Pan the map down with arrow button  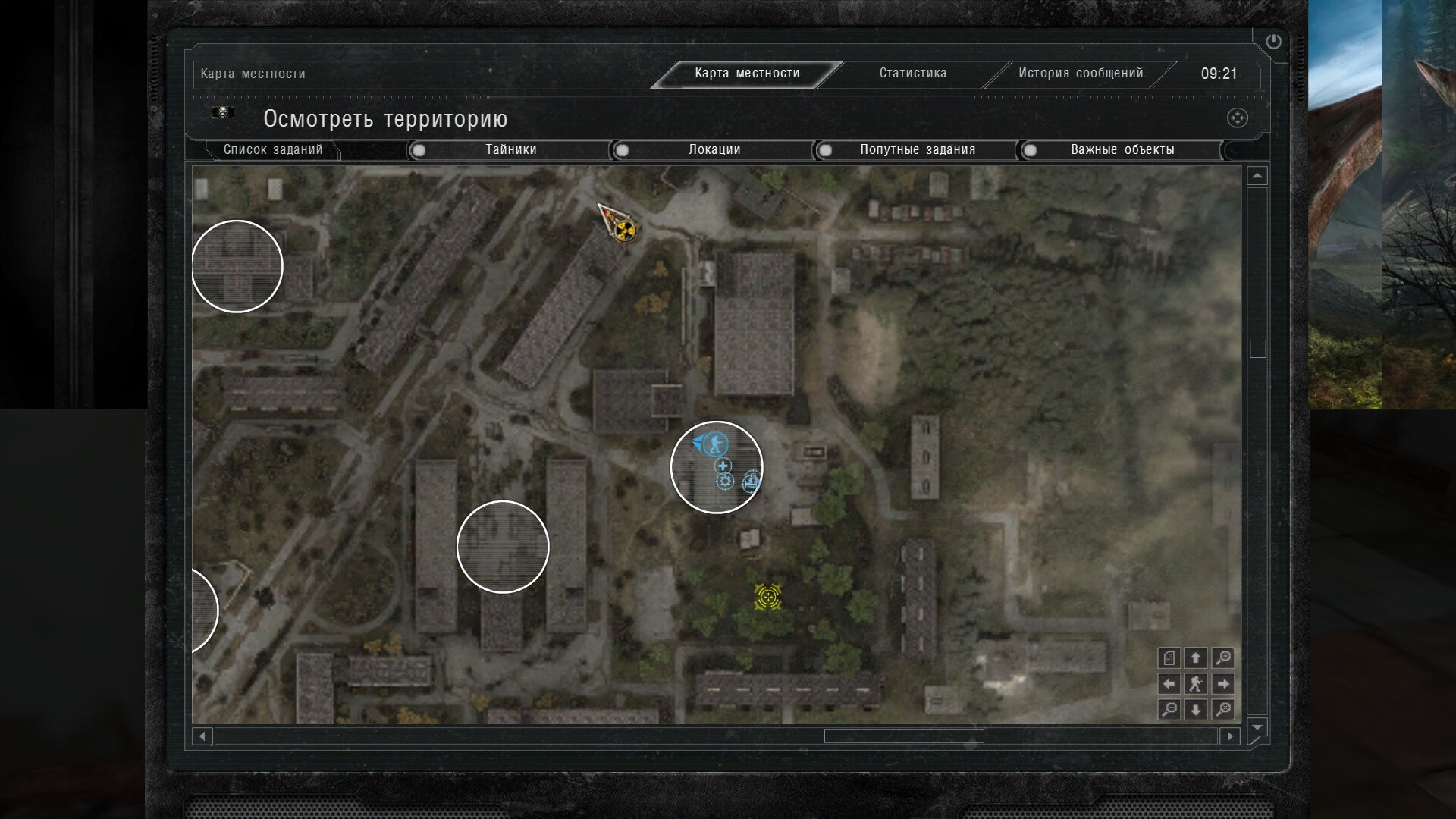1196,710
